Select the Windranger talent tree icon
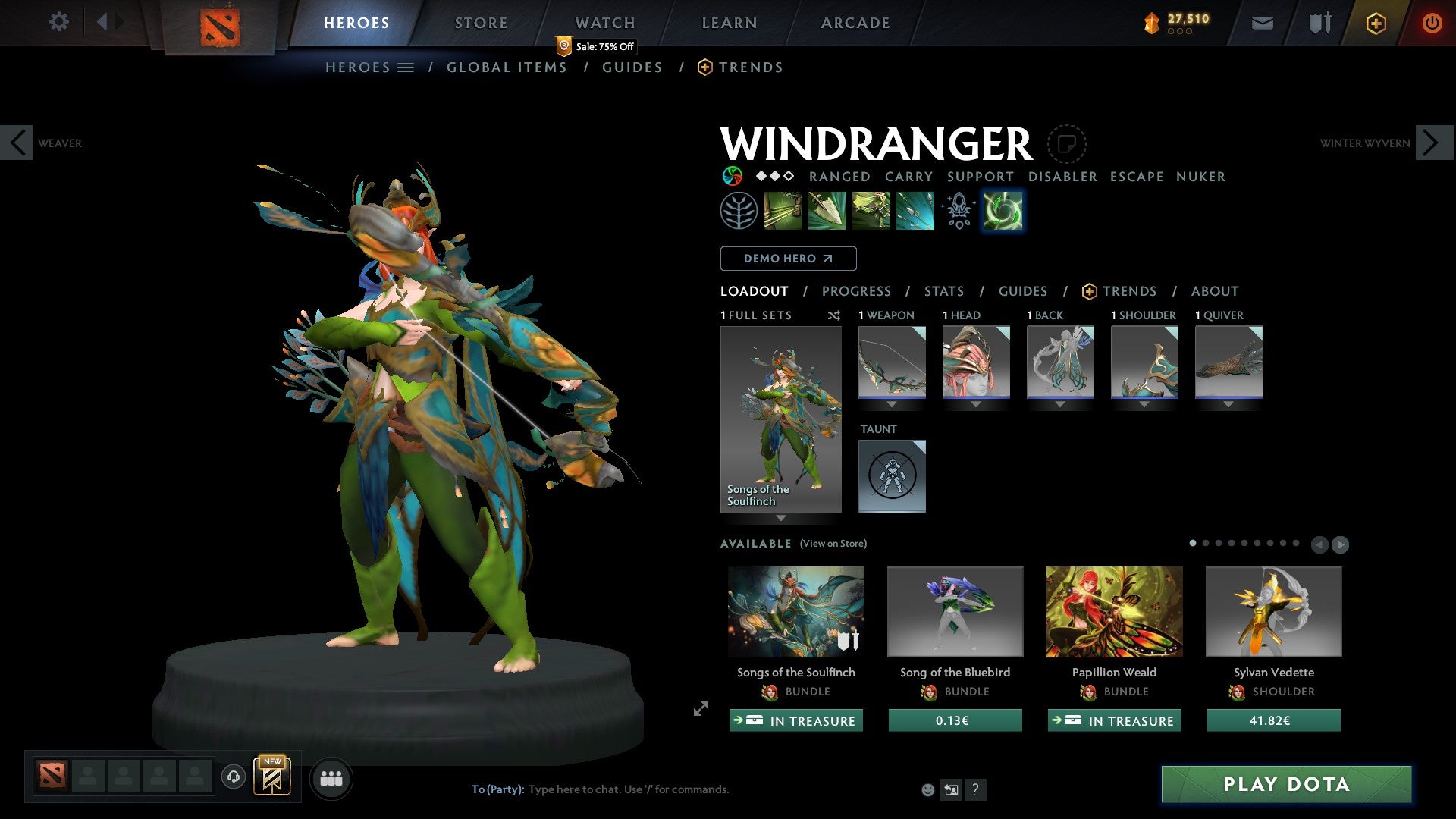The image size is (1456, 819). (x=739, y=210)
